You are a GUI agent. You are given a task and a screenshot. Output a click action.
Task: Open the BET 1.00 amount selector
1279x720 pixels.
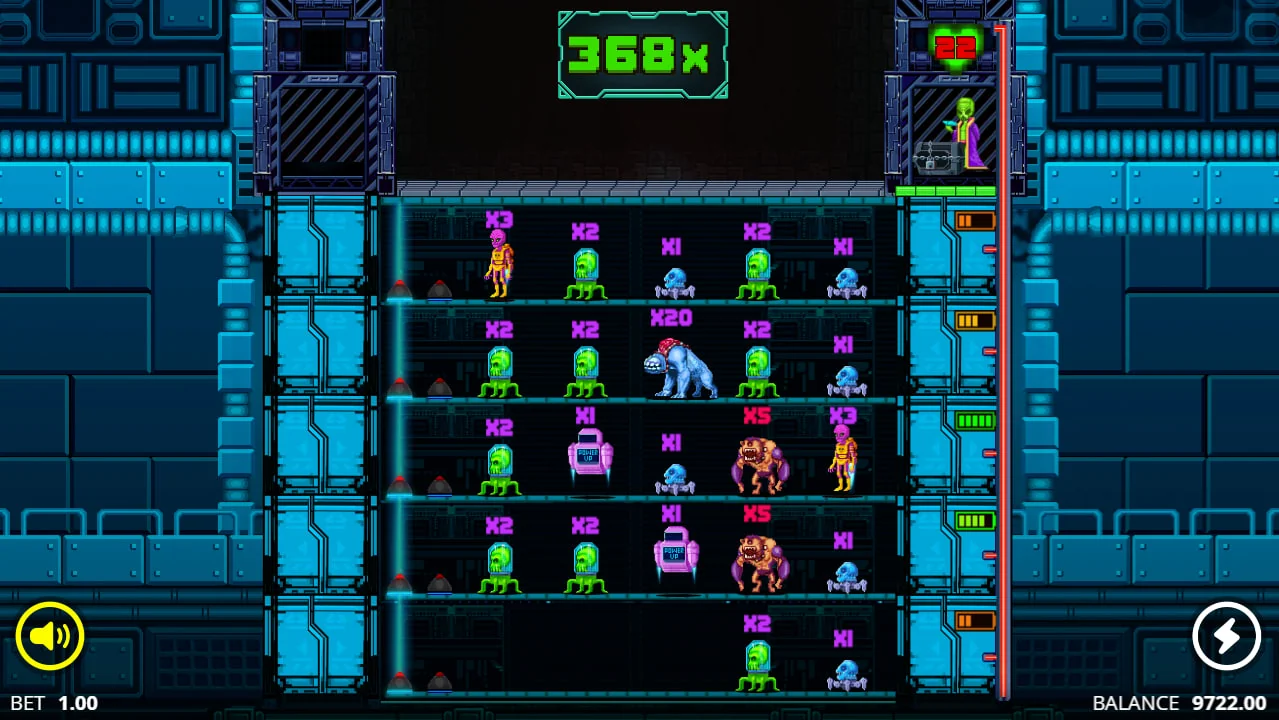coord(55,703)
